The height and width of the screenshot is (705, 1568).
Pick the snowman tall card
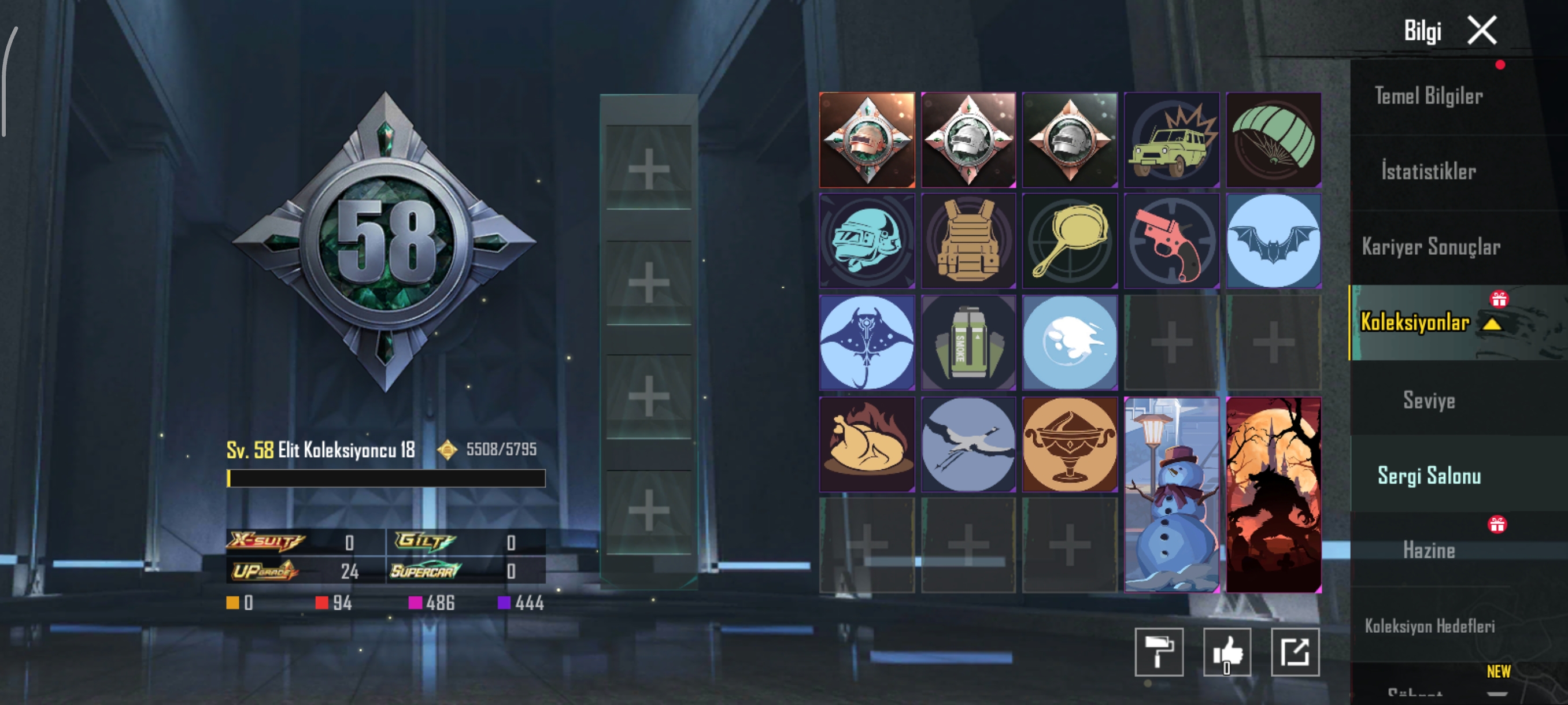[x=1171, y=494]
